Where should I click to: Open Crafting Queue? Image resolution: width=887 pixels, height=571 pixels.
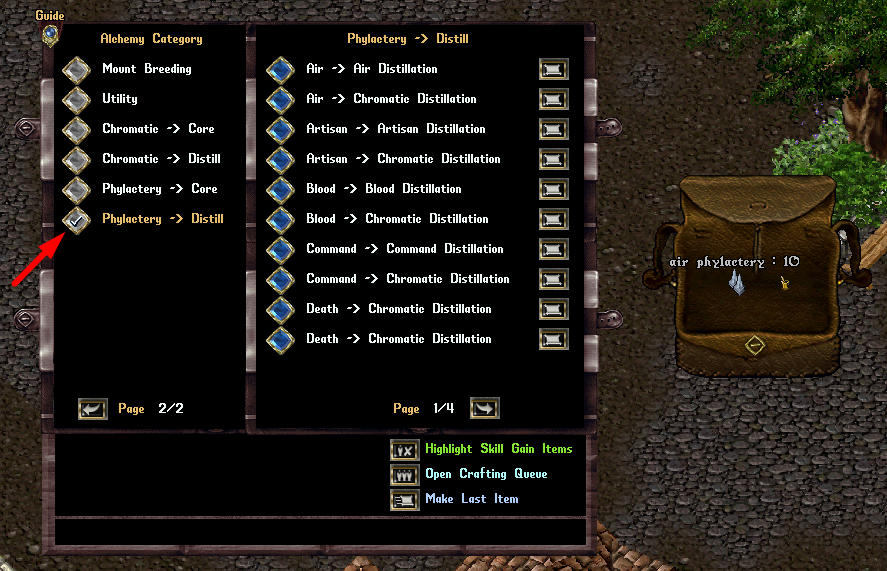click(405, 475)
